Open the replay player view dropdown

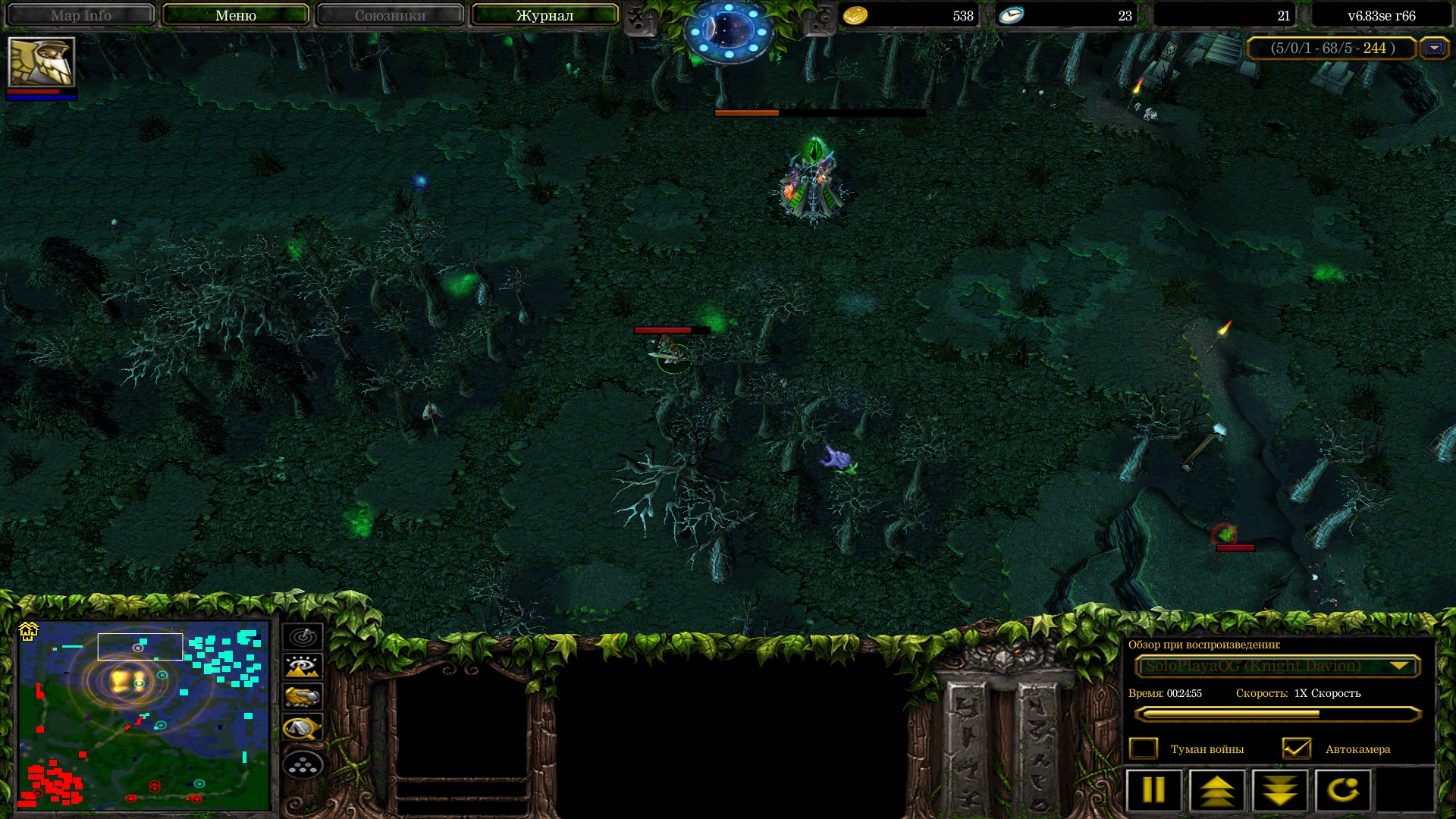click(x=1277, y=666)
